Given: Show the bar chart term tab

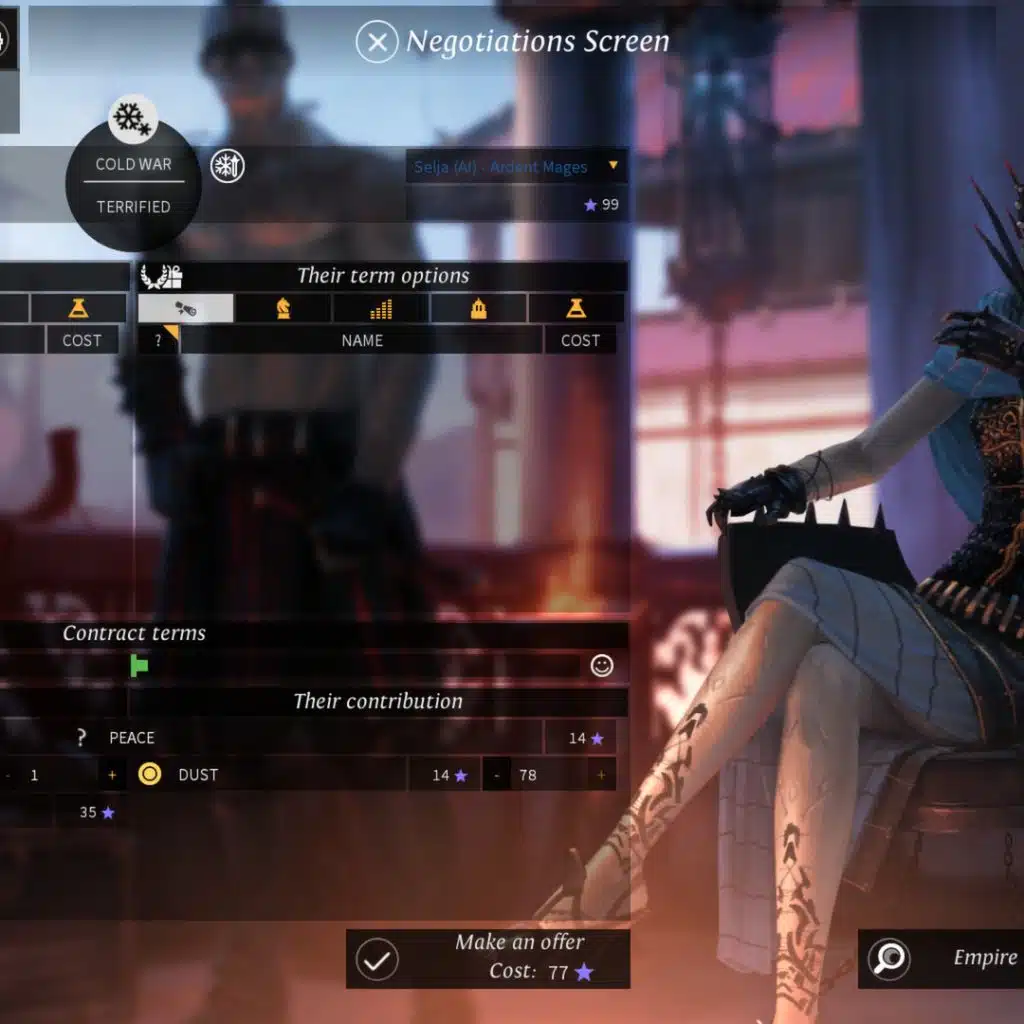Looking at the screenshot, I should point(381,308).
